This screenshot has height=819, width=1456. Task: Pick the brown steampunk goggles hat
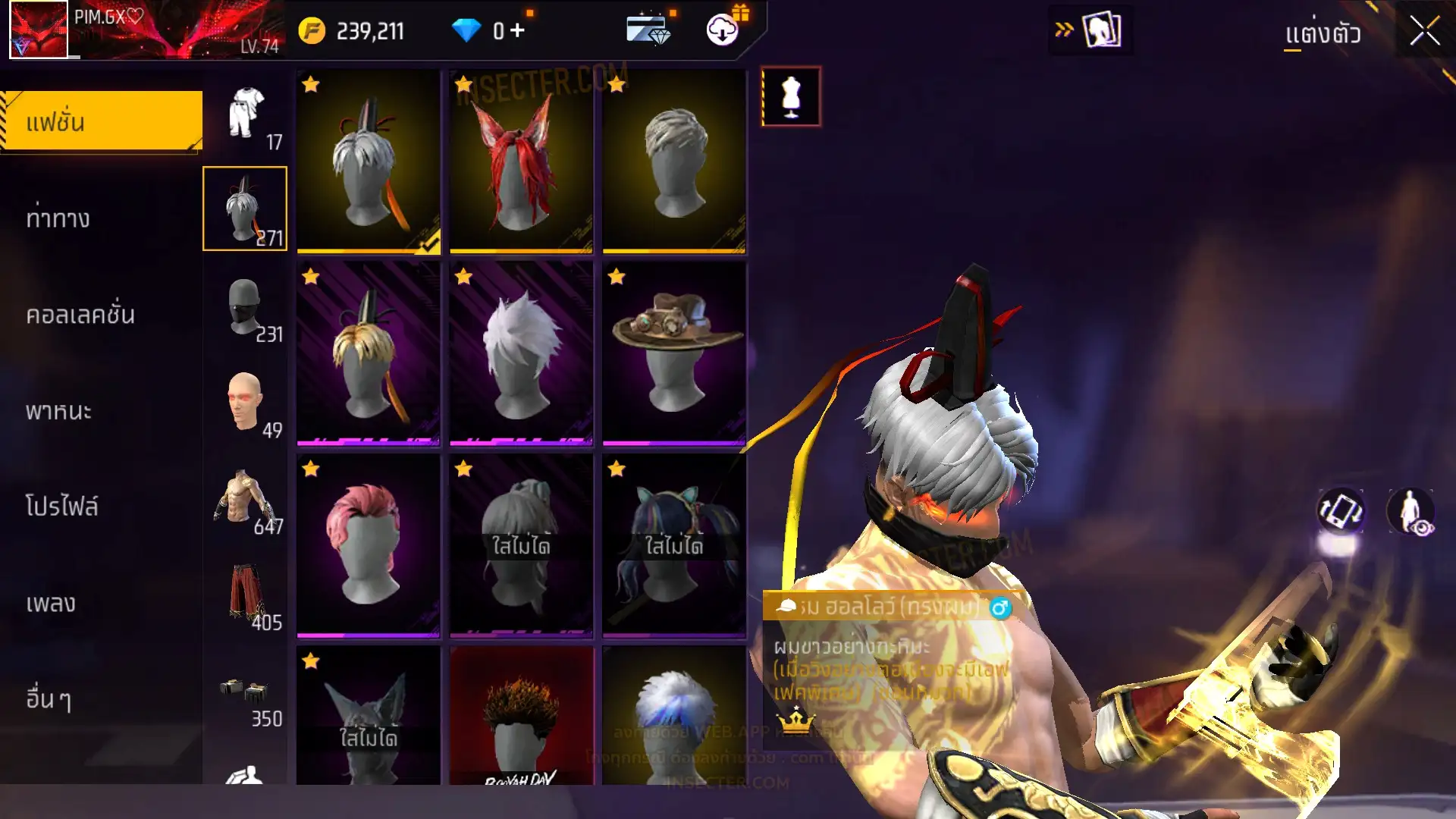point(674,353)
